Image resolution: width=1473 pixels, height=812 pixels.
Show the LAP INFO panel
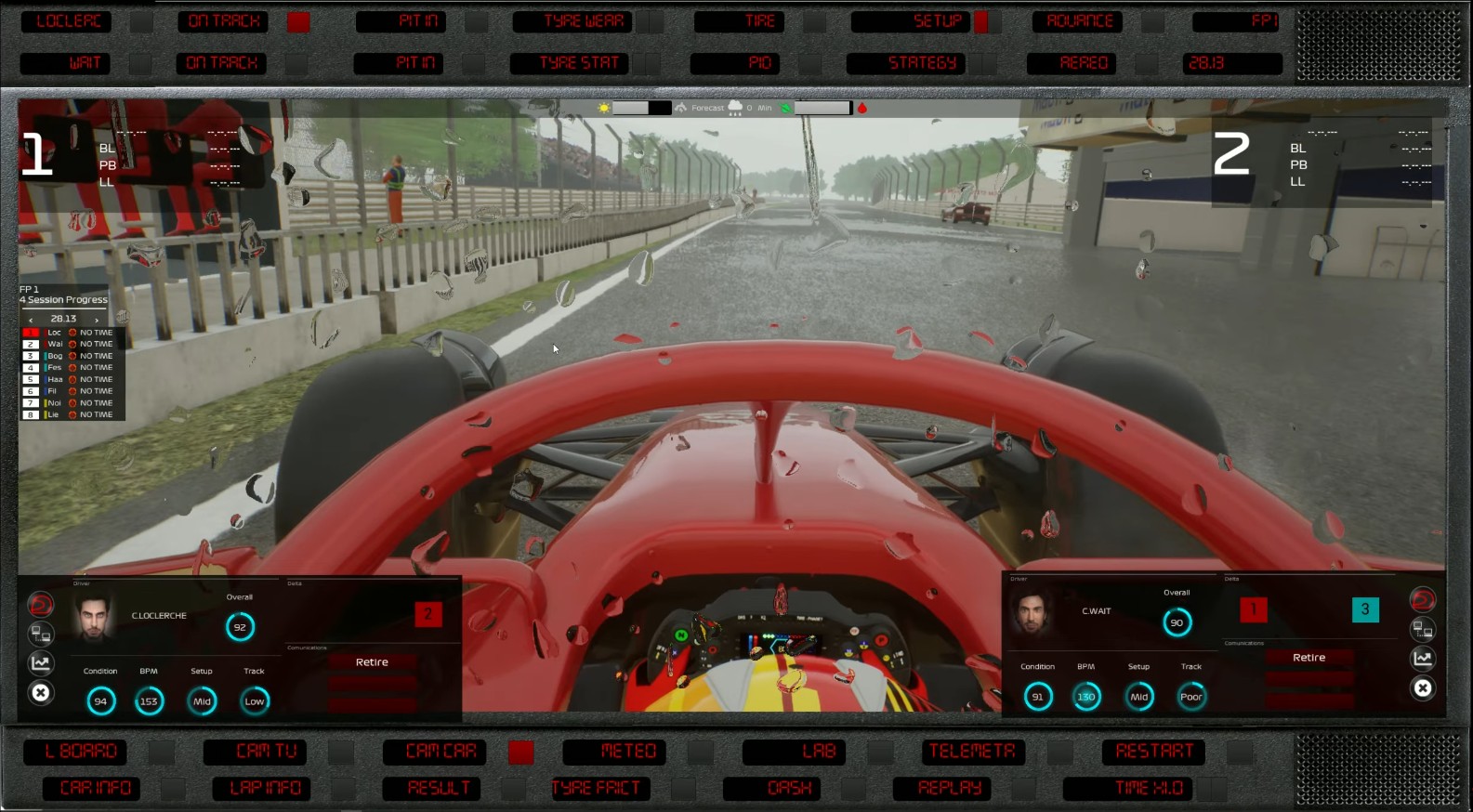265,789
